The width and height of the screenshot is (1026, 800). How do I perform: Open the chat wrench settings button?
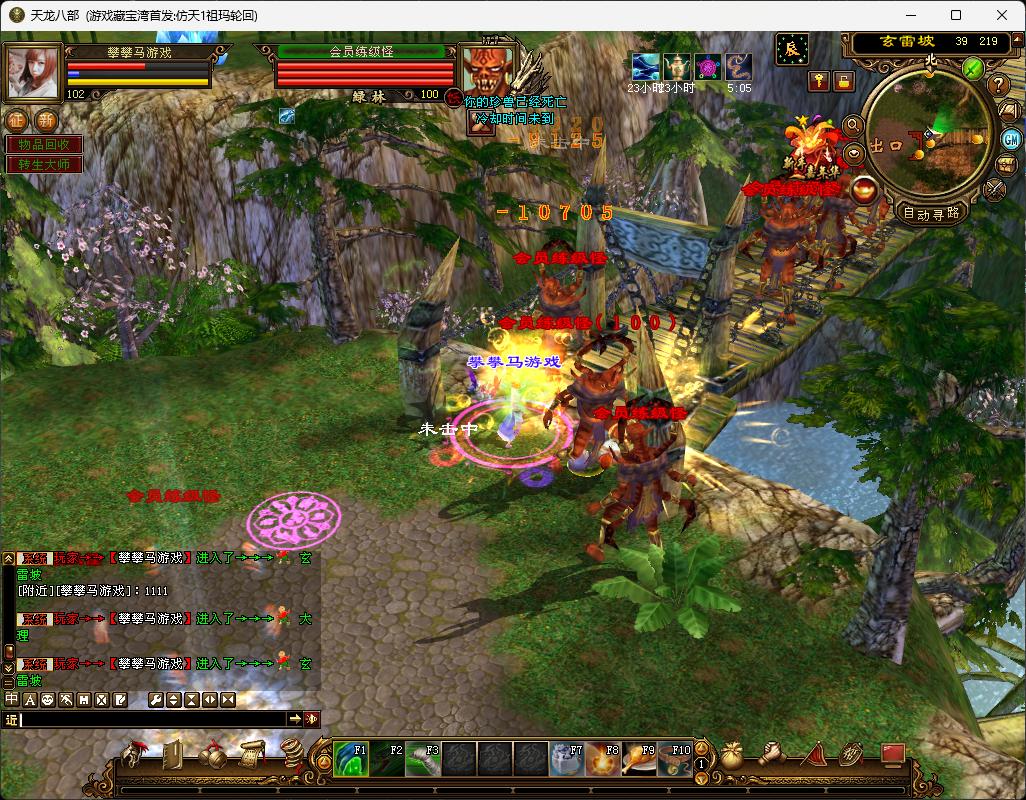tap(155, 699)
